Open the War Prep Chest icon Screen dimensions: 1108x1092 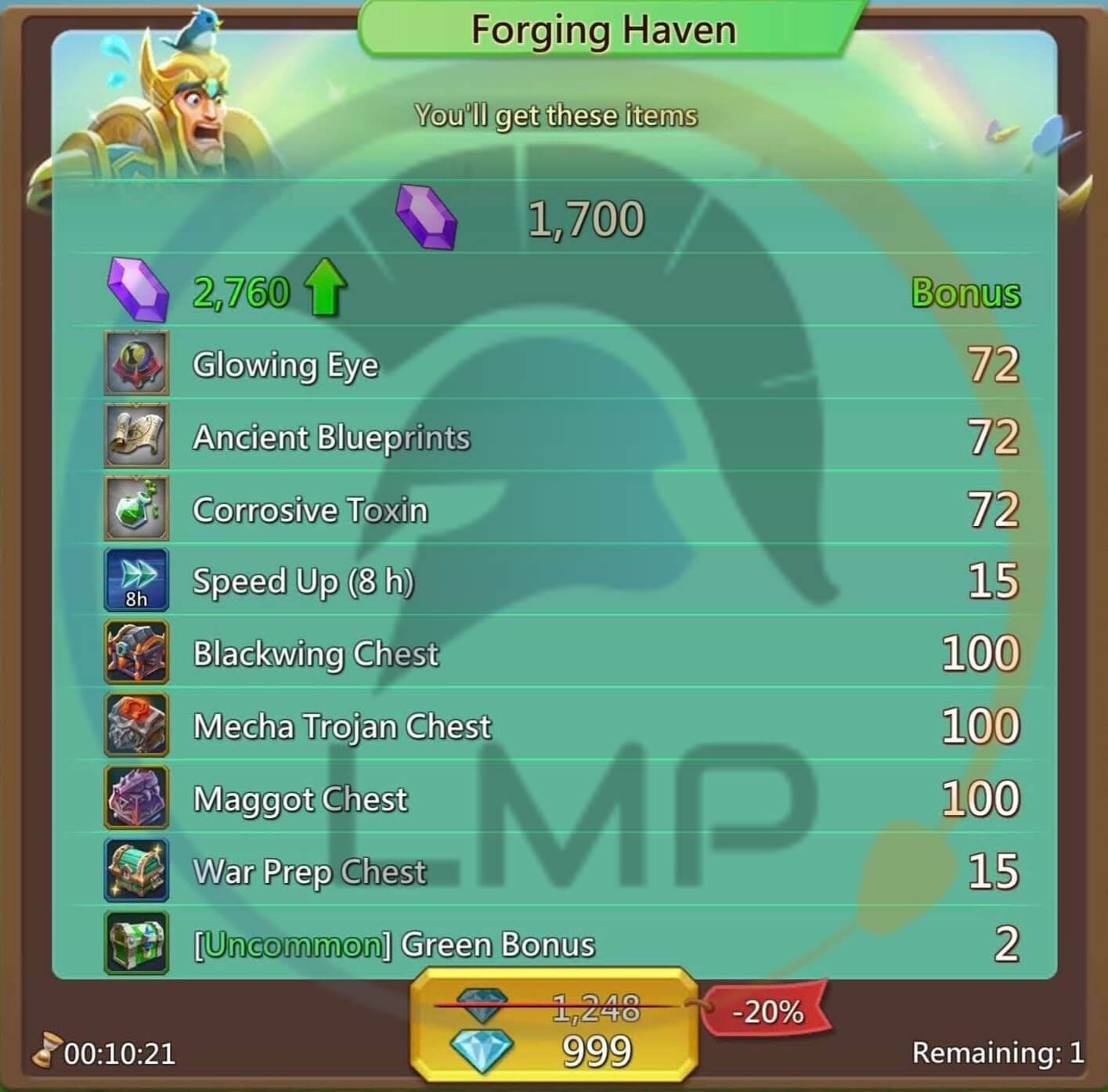pos(135,870)
